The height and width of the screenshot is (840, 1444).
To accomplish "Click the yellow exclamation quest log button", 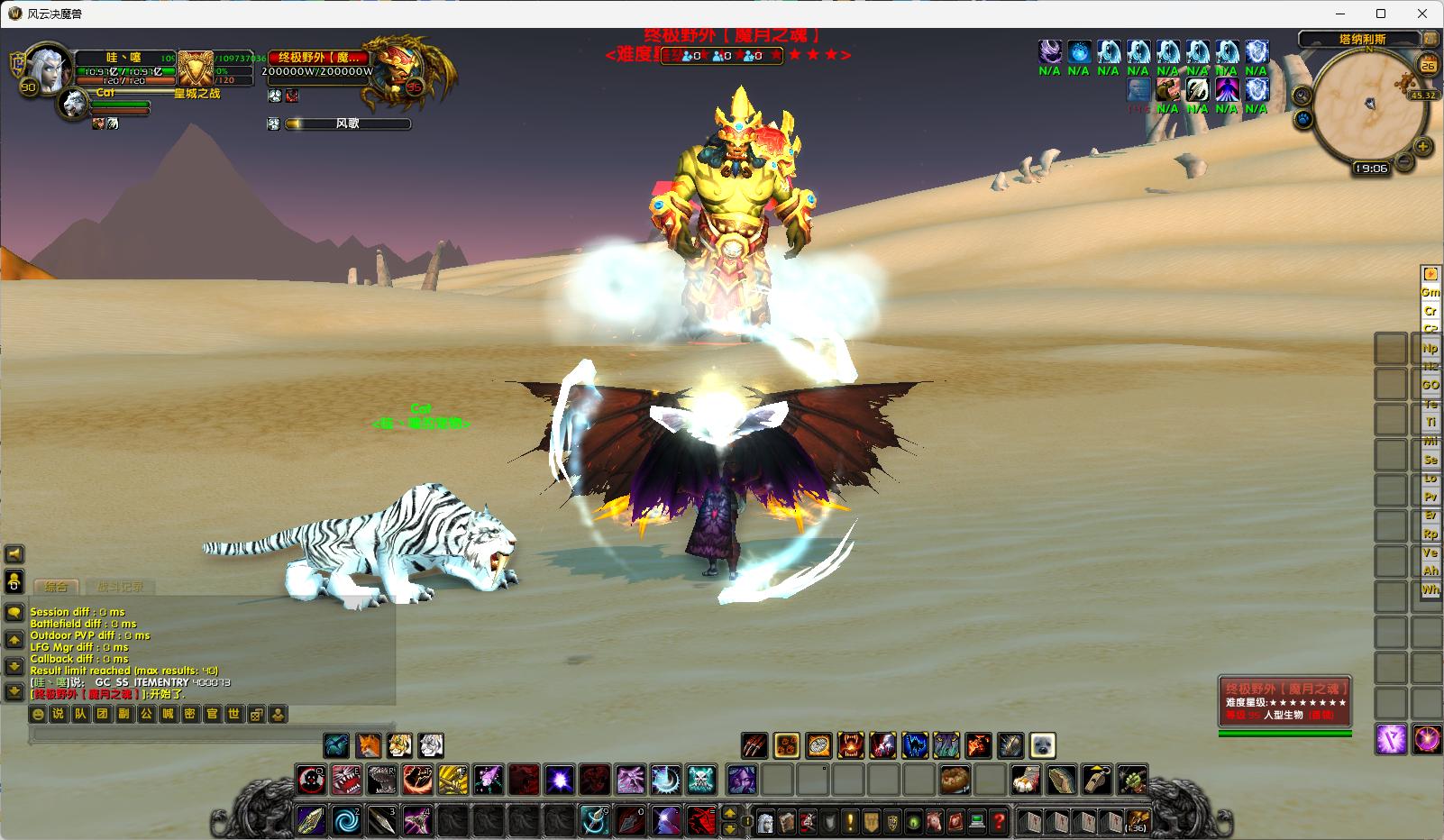I will [849, 821].
